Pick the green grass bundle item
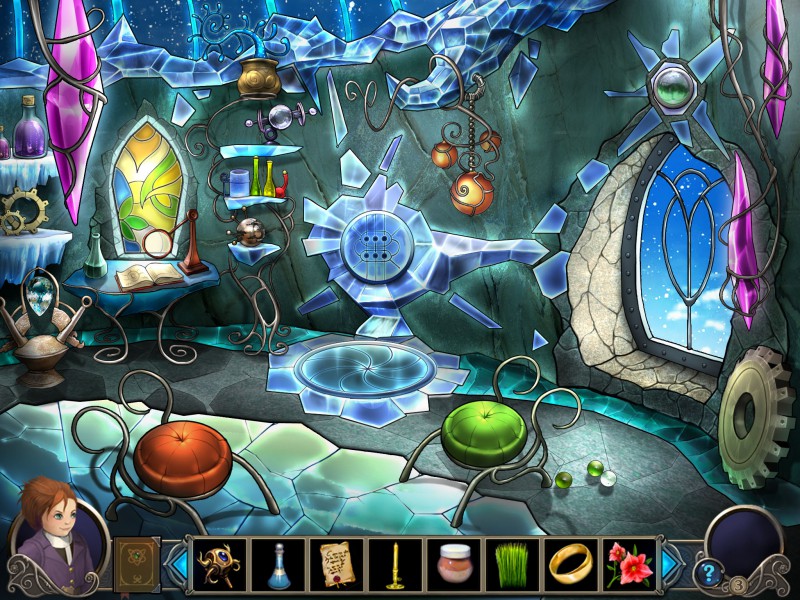 (x=512, y=564)
